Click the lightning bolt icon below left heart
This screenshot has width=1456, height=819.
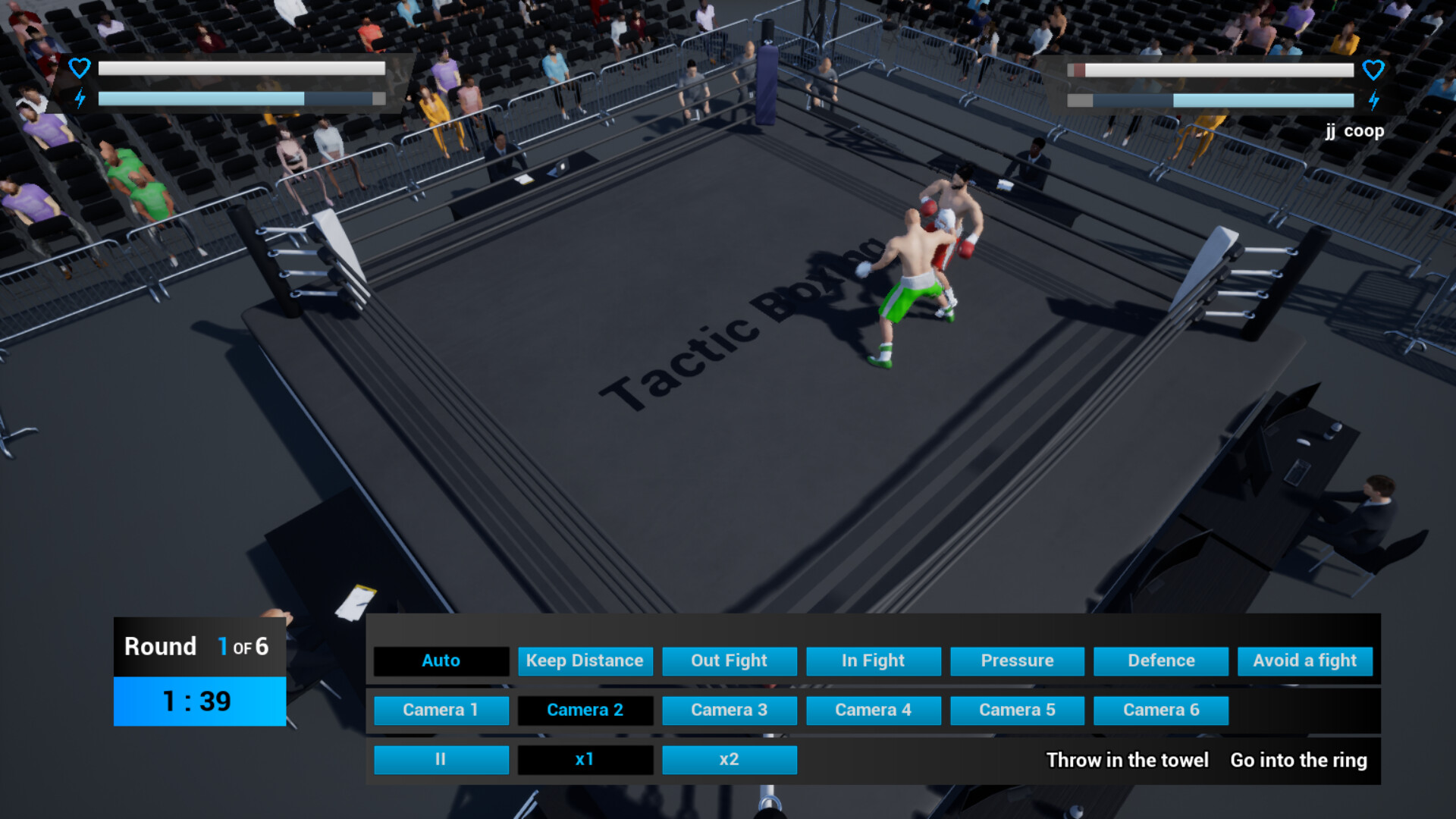pos(79,97)
